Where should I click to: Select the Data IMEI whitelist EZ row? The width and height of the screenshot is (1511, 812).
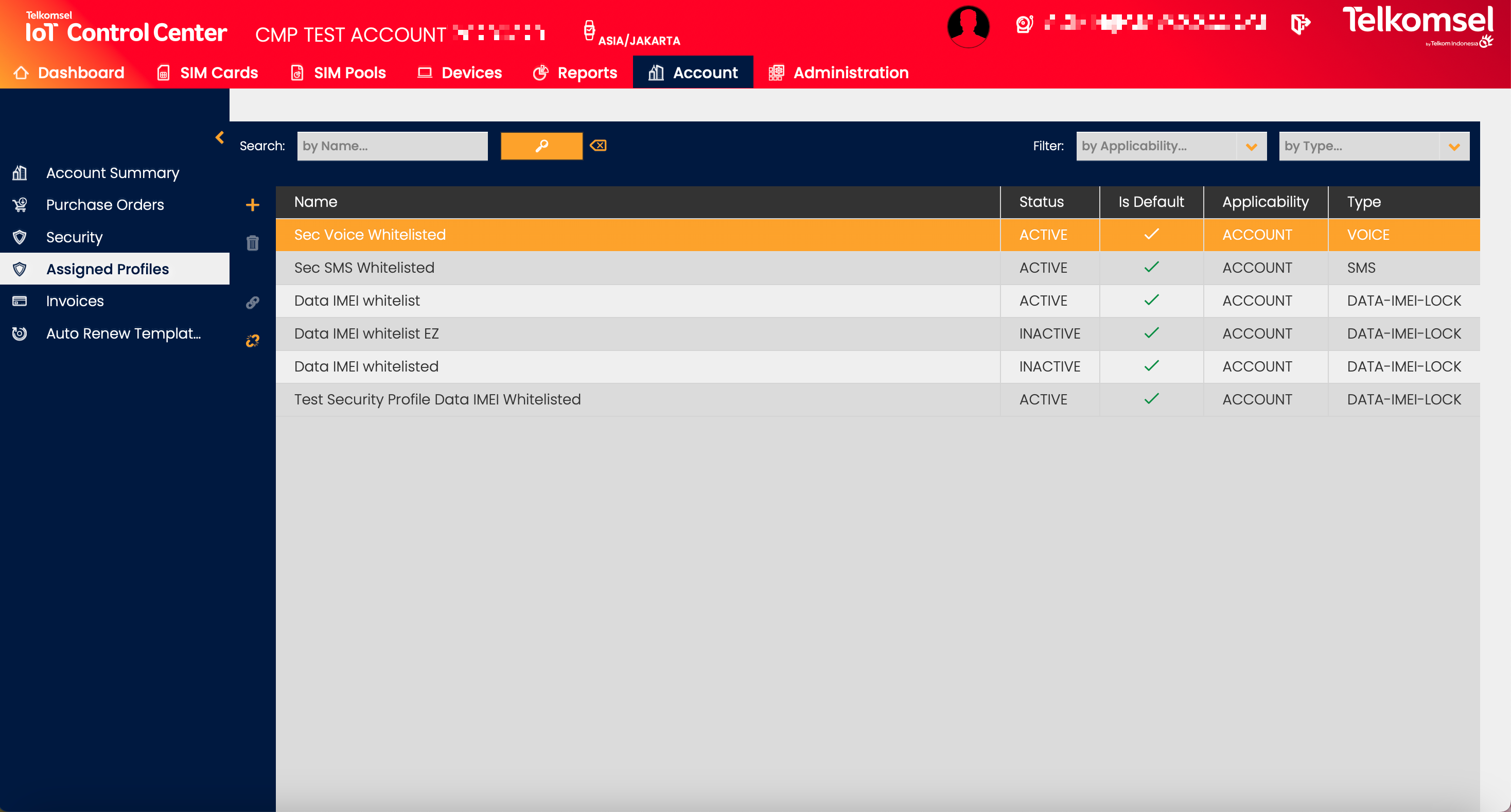[x=366, y=333]
